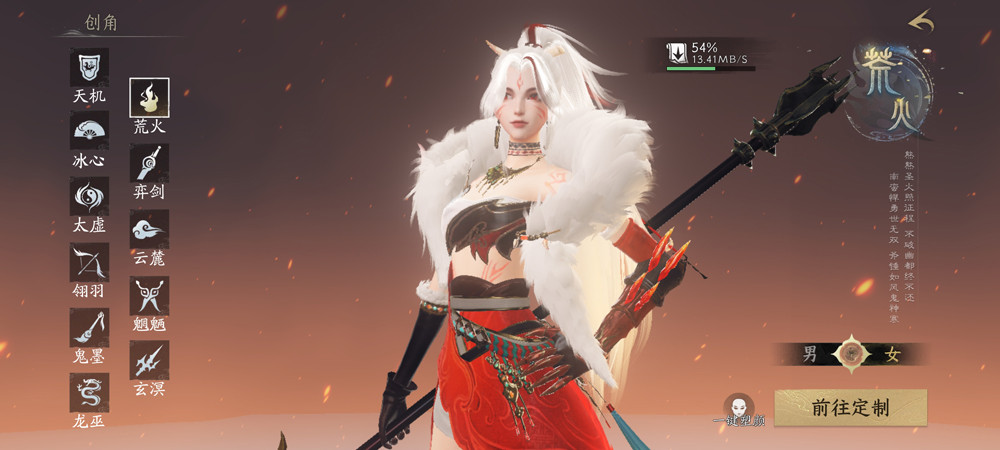Select the 天机 class icon
Image resolution: width=1000 pixels, height=450 pixels.
coord(89,68)
